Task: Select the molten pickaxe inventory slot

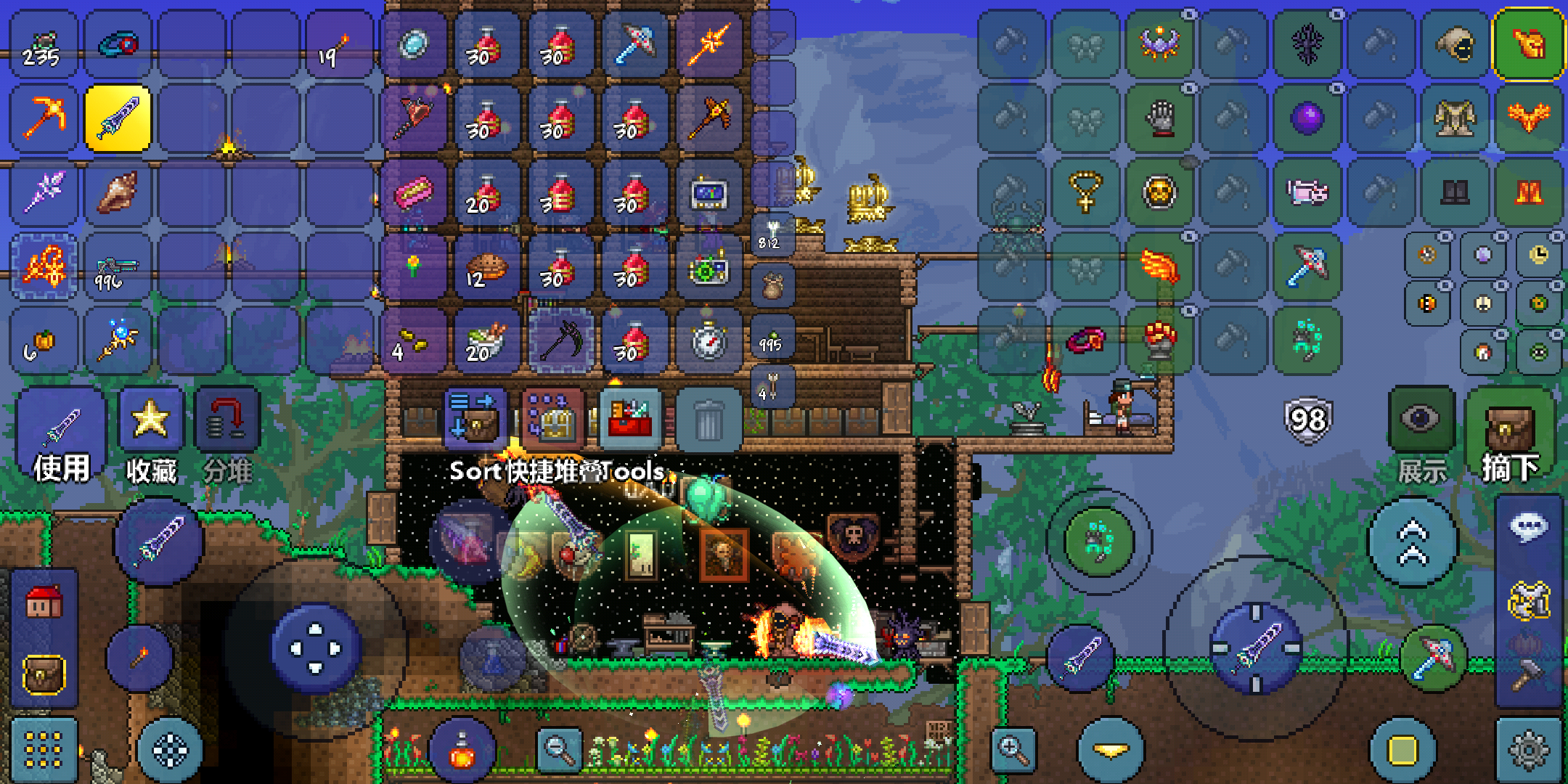Action: 44,118
